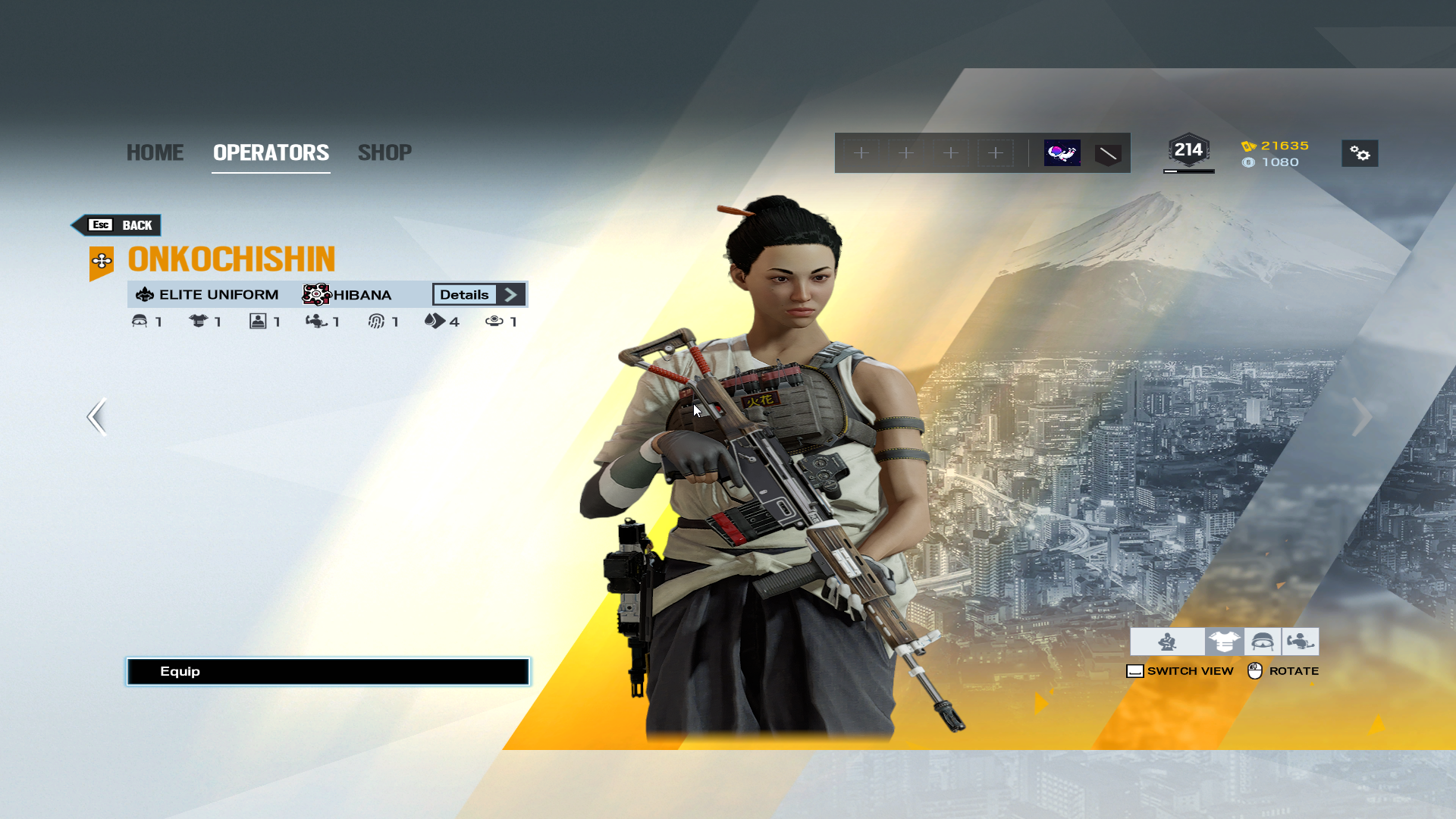
Task: Click the dark rank emblem beside avatar
Action: (1108, 154)
